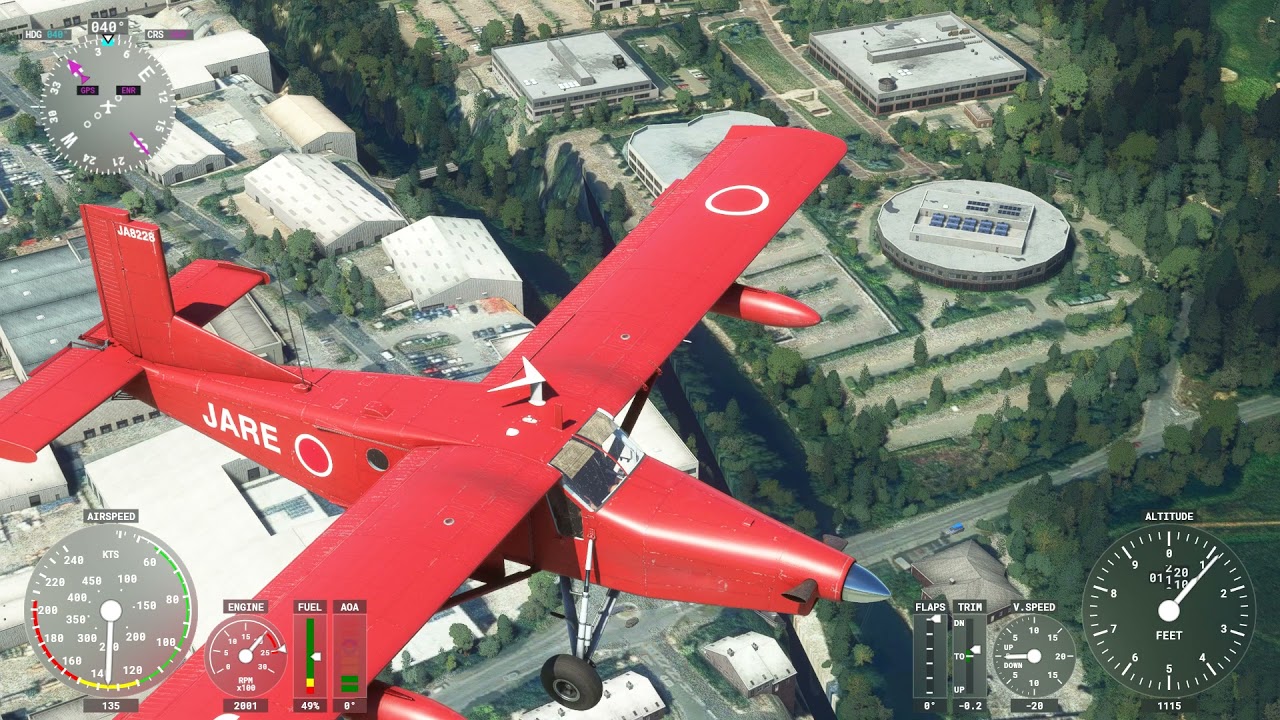Click the altitude dial in feet
This screenshot has height=720, width=1280.
(1168, 611)
